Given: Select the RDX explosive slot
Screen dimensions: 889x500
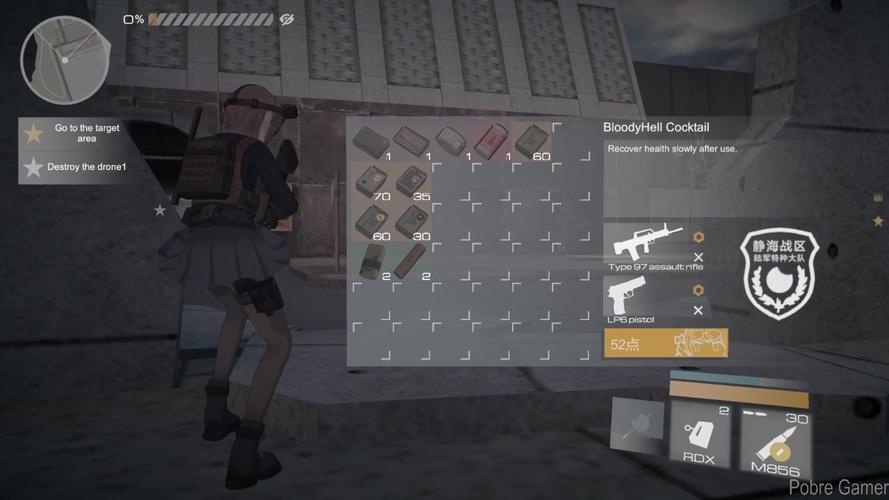Looking at the screenshot, I should pyautogui.click(x=701, y=434).
